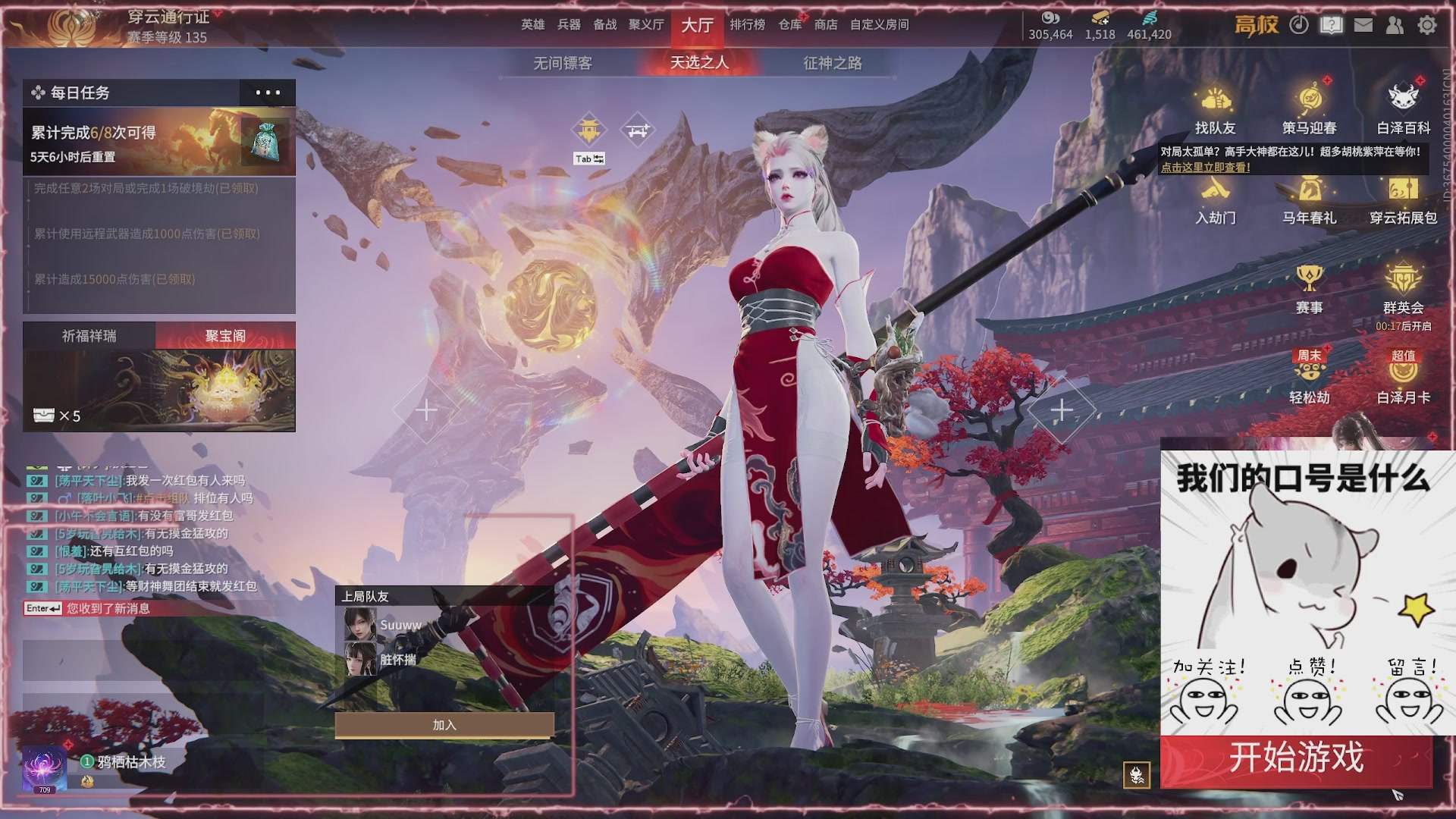The width and height of the screenshot is (1456, 819).
Task: Invite a teammate in the right plus slot
Action: (x=1062, y=410)
